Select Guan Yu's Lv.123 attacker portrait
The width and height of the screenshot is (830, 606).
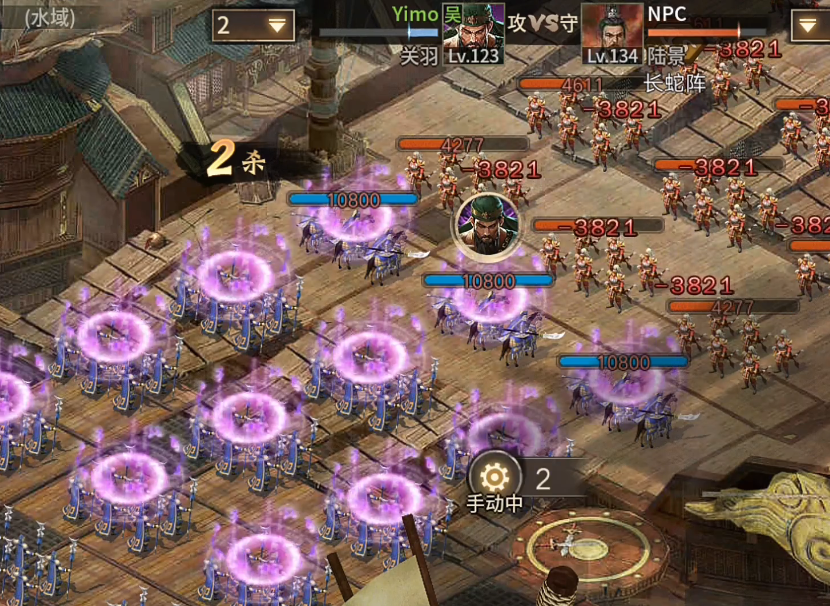click(x=473, y=32)
